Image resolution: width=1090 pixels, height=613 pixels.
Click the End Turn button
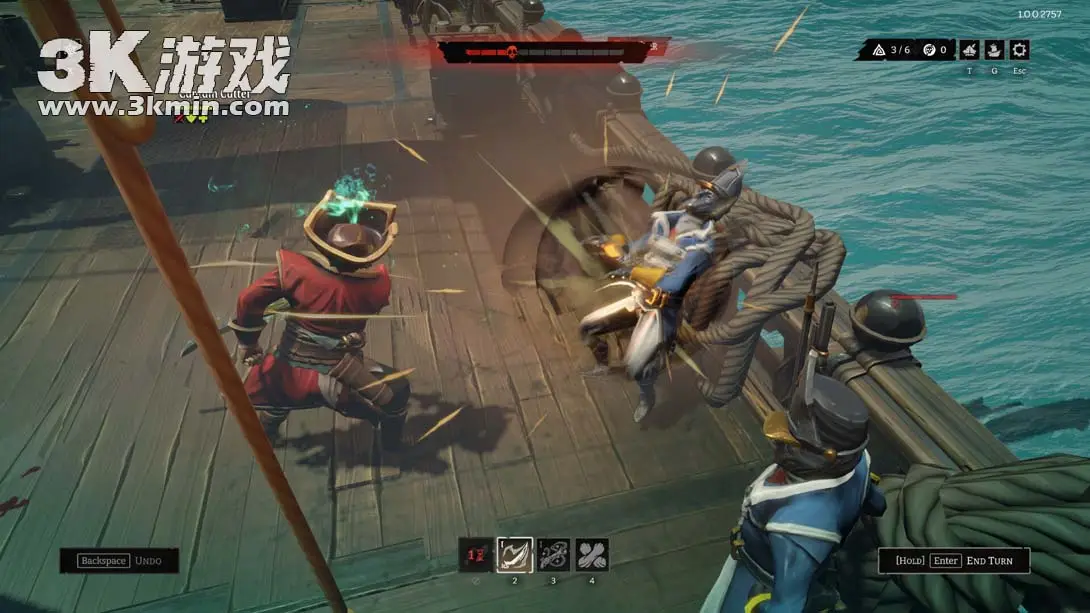954,561
